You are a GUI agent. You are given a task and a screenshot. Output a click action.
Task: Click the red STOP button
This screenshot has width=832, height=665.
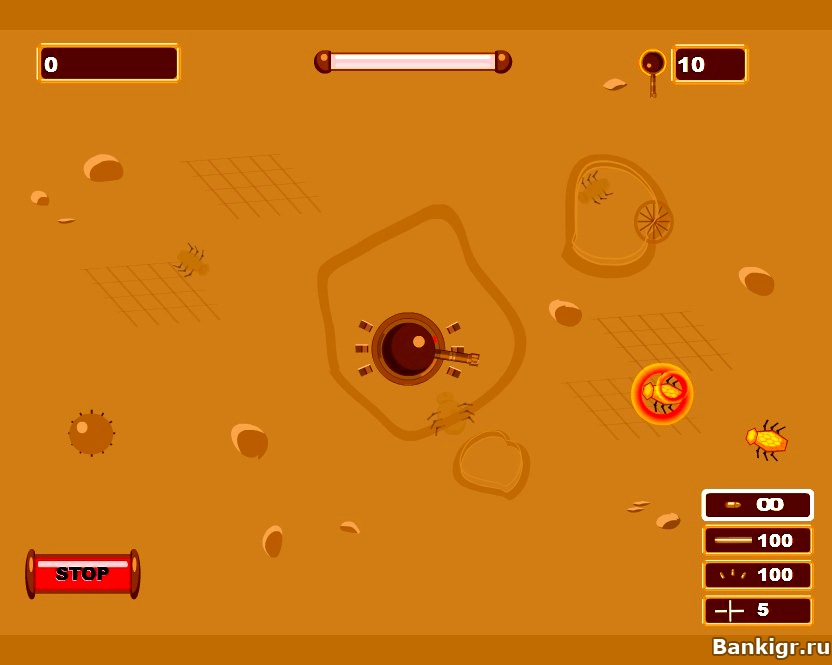point(83,574)
